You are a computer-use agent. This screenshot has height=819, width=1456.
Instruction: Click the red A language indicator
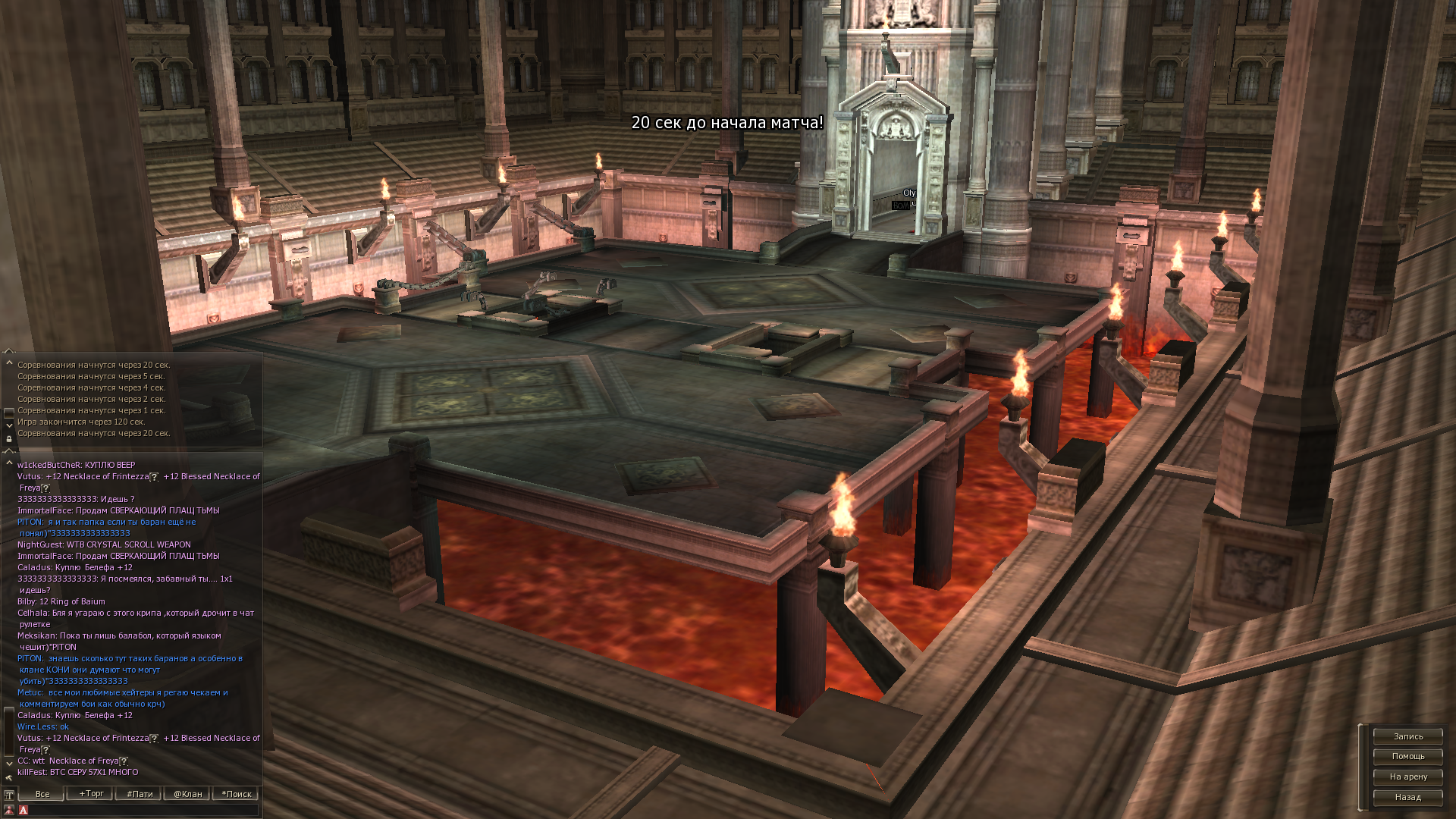[24, 810]
